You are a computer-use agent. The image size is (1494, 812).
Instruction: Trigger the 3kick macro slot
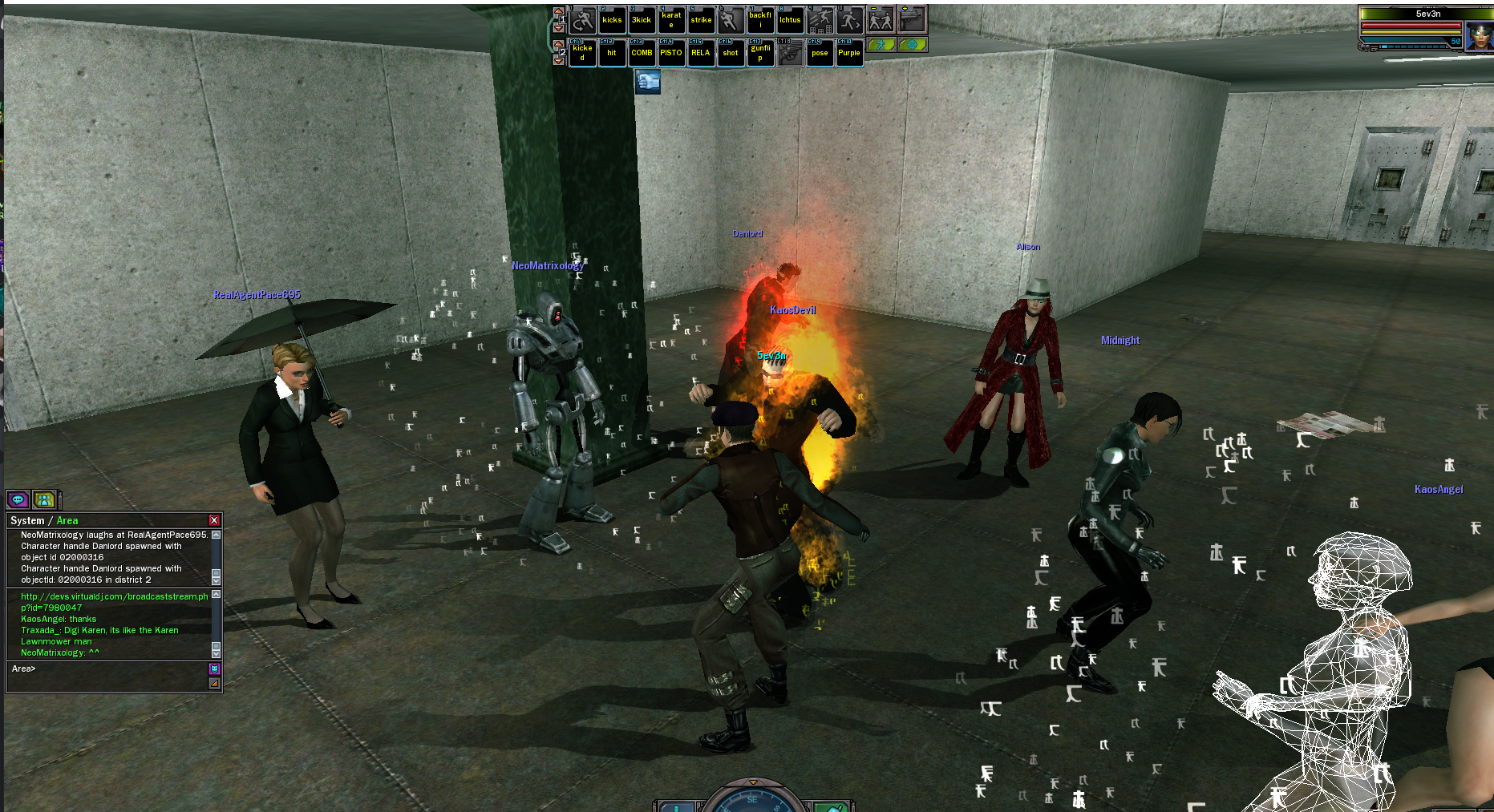[642, 20]
